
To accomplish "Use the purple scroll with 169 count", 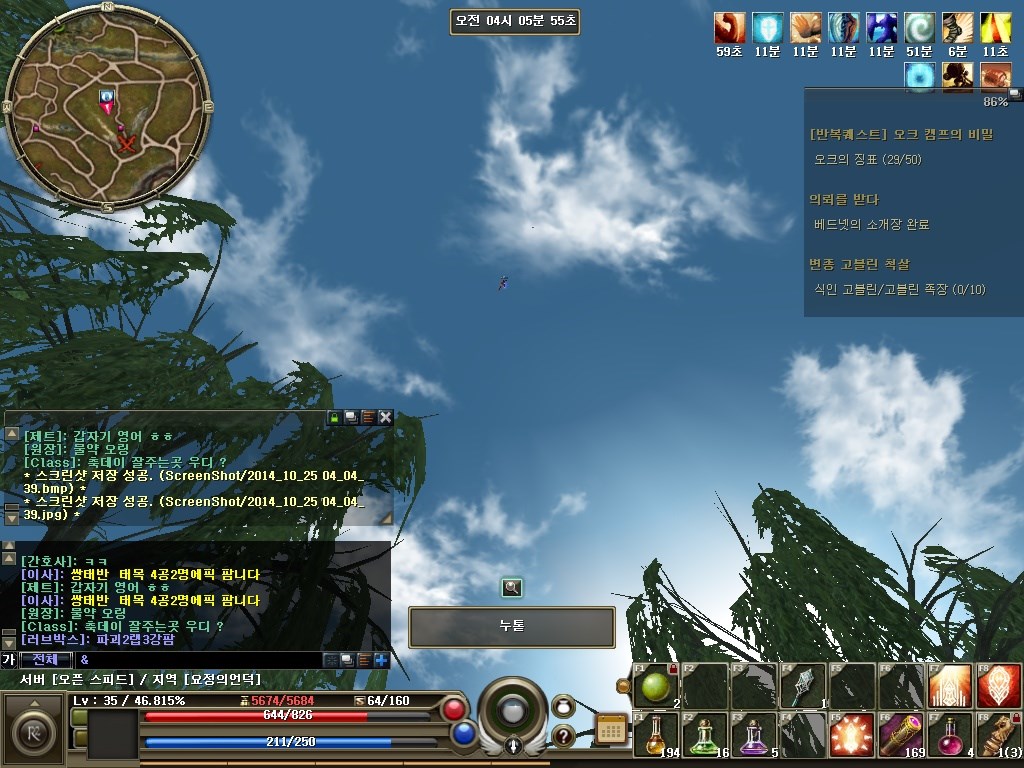I will 901,735.
